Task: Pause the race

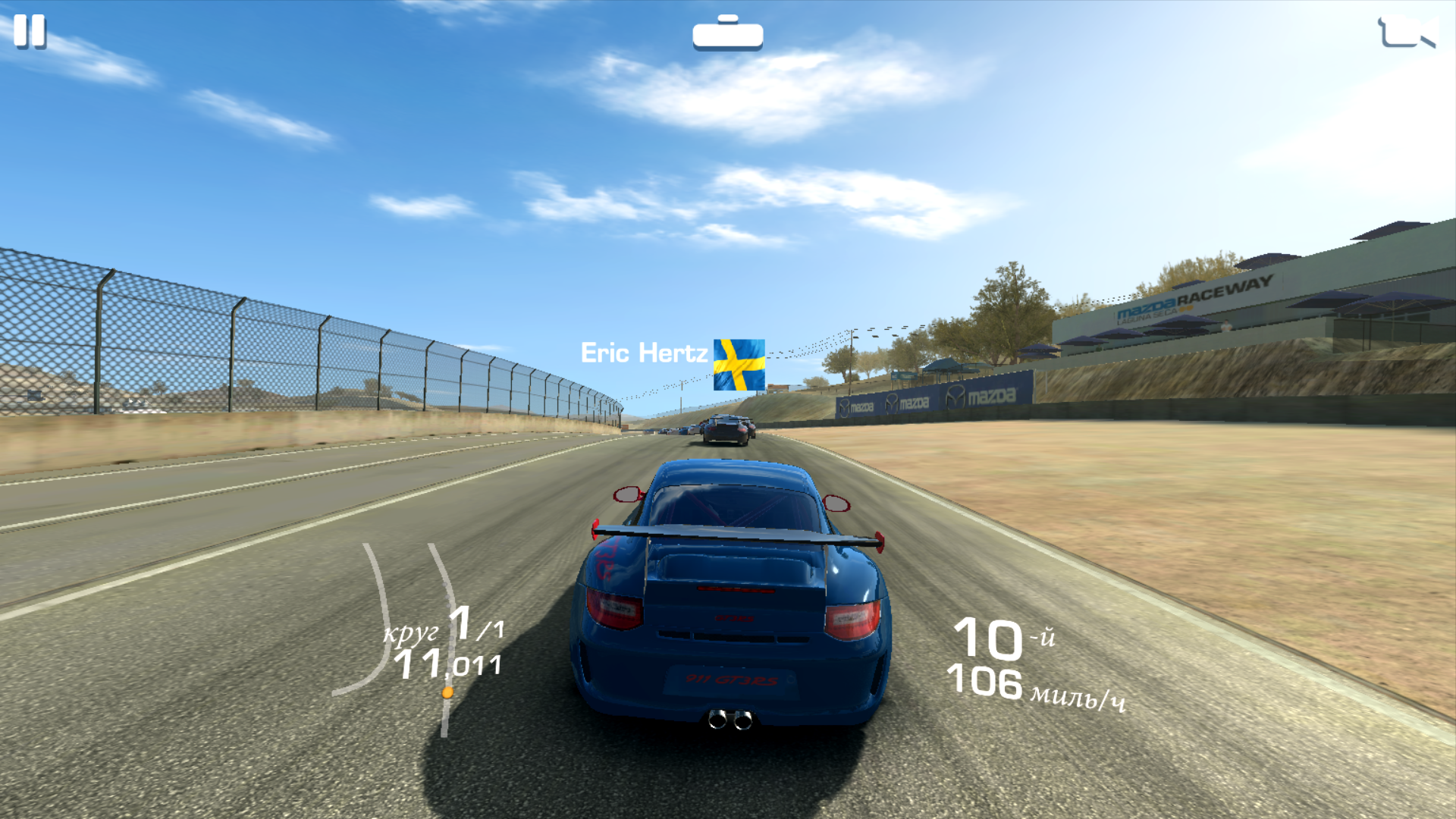Action: pyautogui.click(x=30, y=32)
